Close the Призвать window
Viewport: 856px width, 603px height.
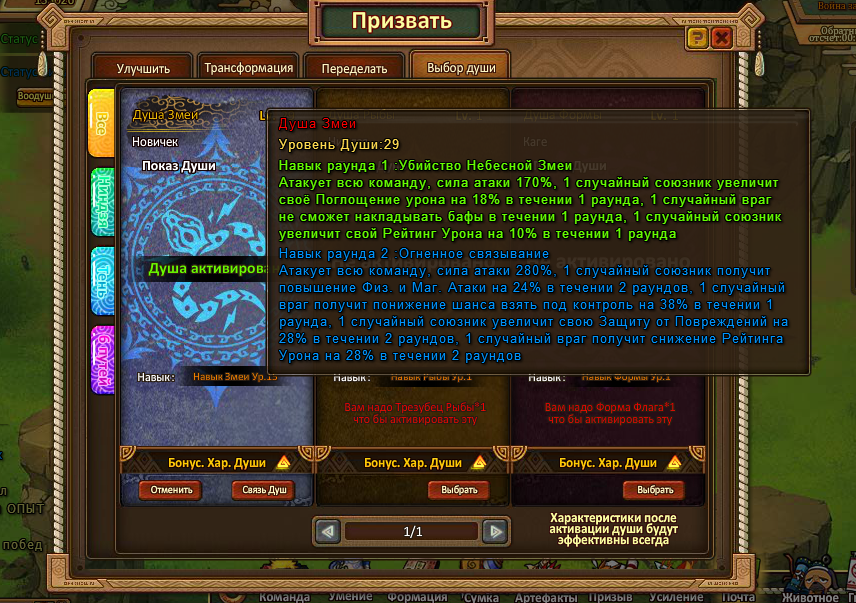click(721, 38)
